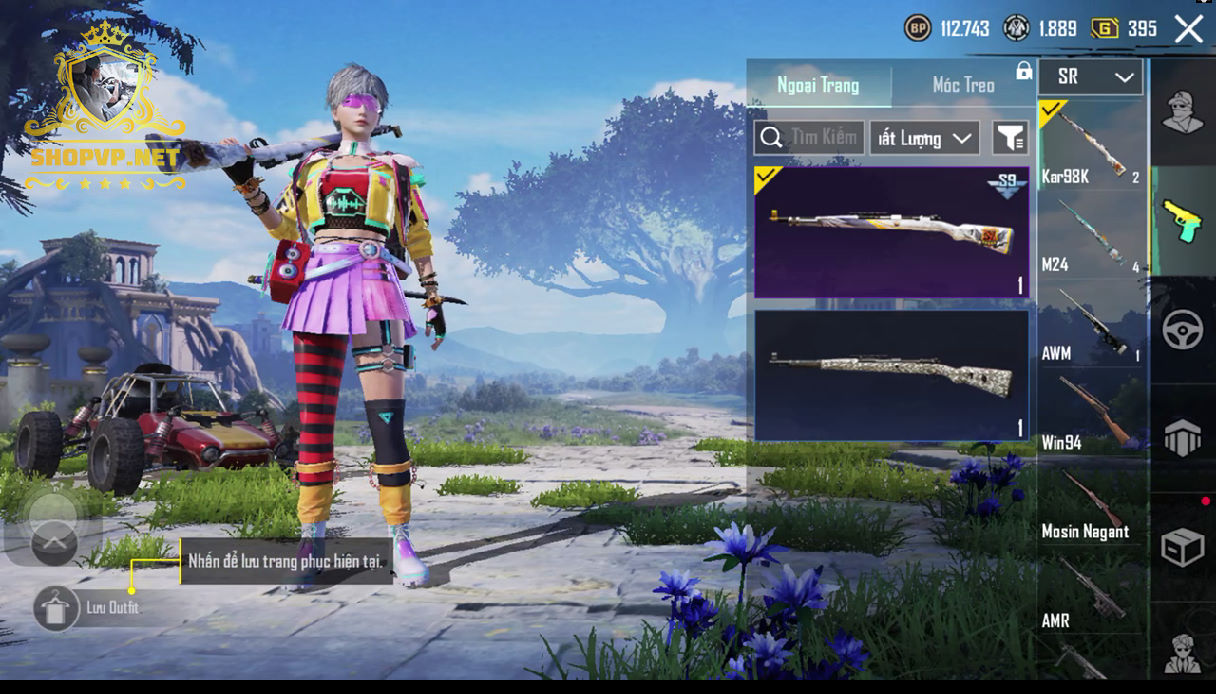The width and height of the screenshot is (1216, 694).
Task: Expand the SR weapon type dropdown
Action: 1090,77
